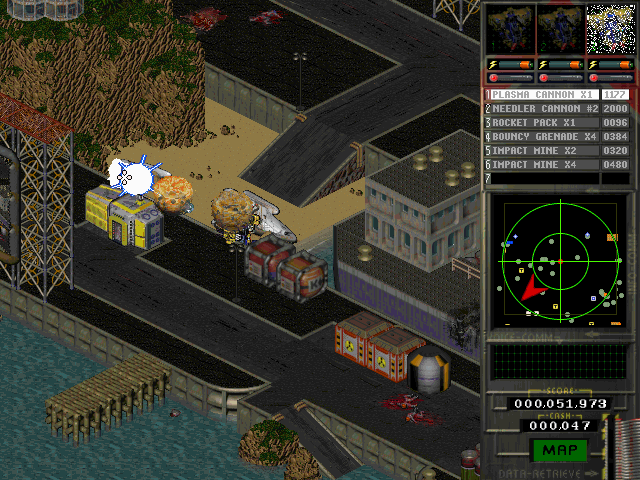Select the squad portrait numbered 2

tap(559, 29)
